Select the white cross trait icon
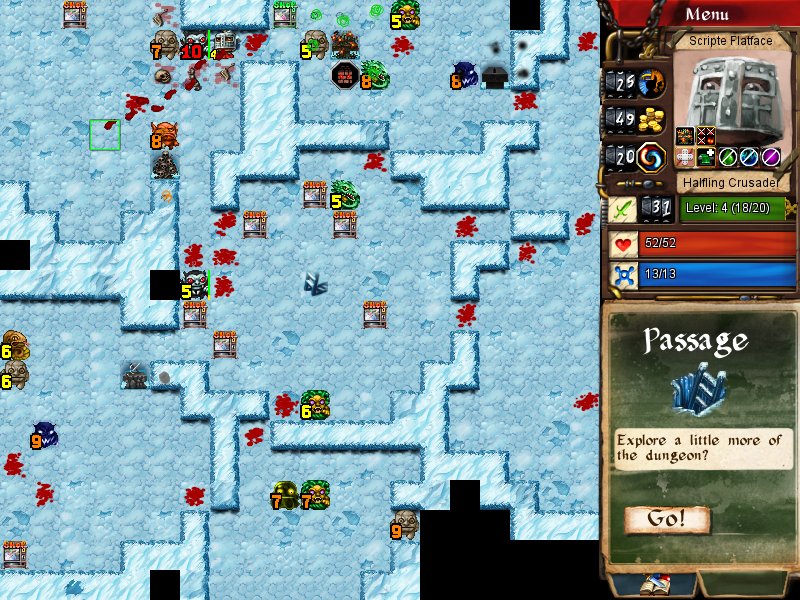Viewport: 800px width, 600px height. 685,156
